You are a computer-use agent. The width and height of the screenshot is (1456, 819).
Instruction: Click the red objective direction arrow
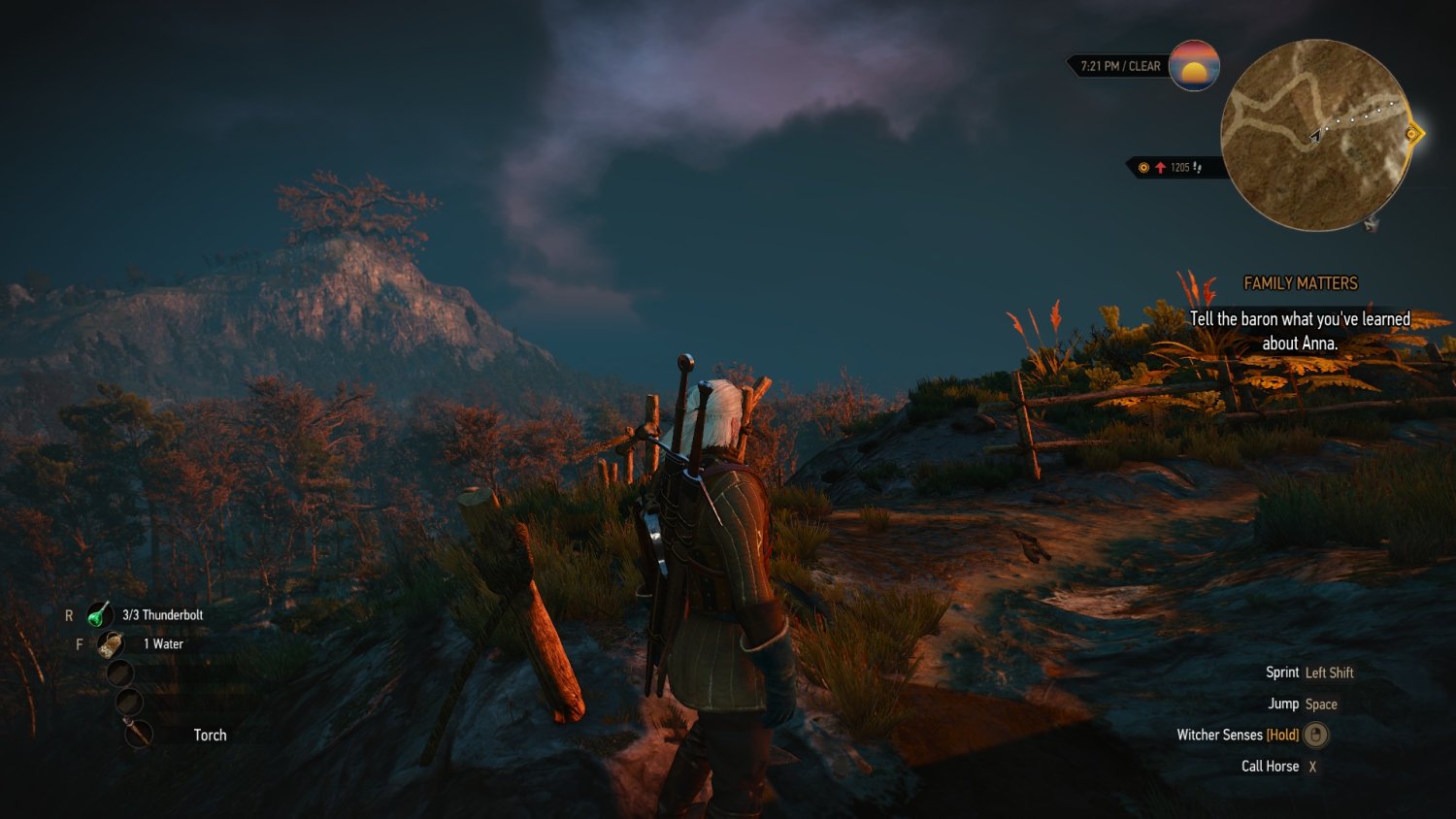1161,167
